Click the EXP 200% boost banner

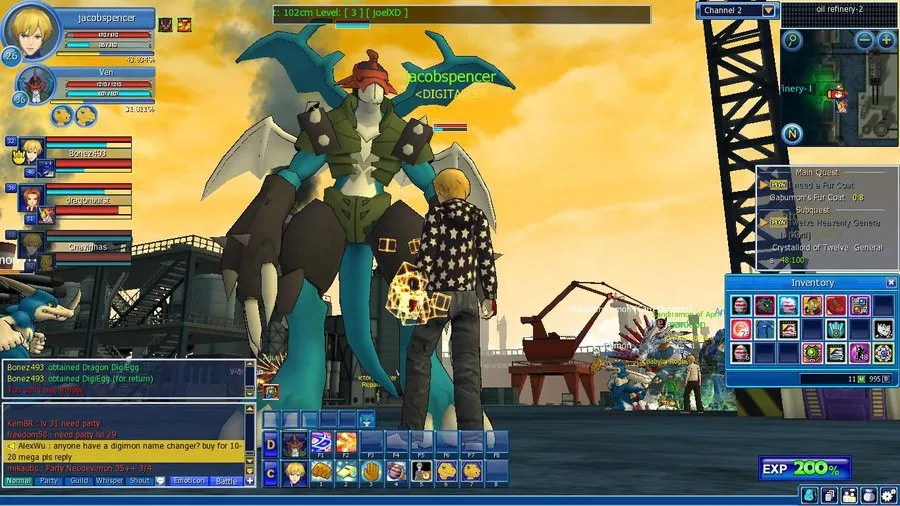(x=805, y=468)
